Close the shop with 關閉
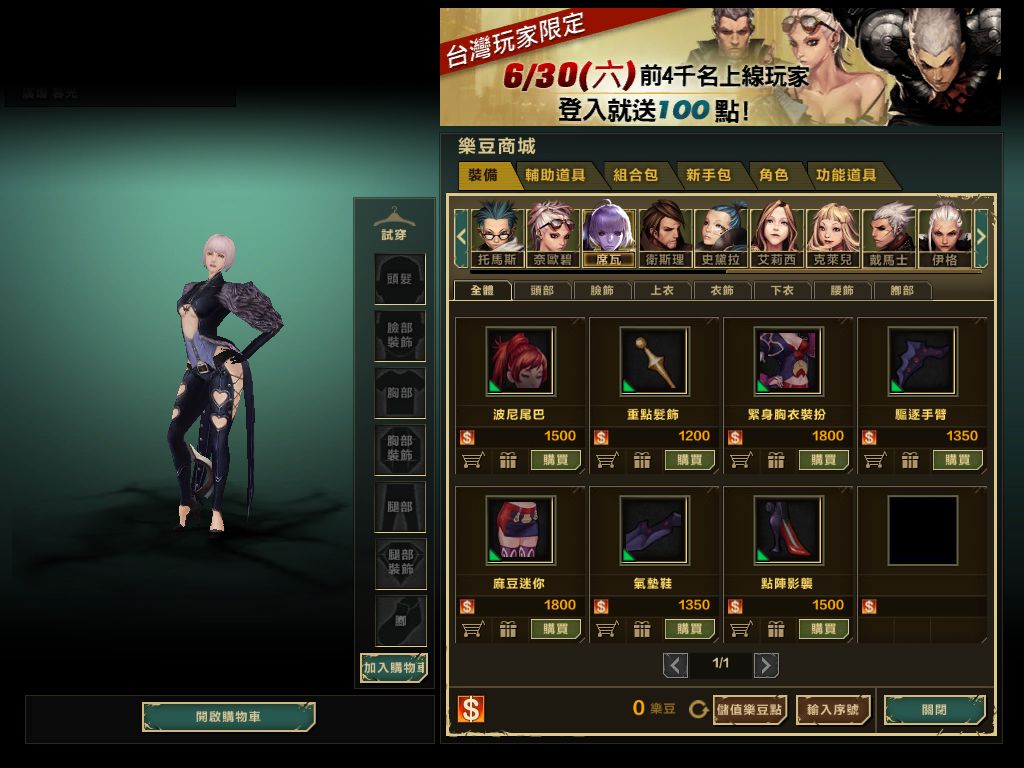 pos(934,710)
